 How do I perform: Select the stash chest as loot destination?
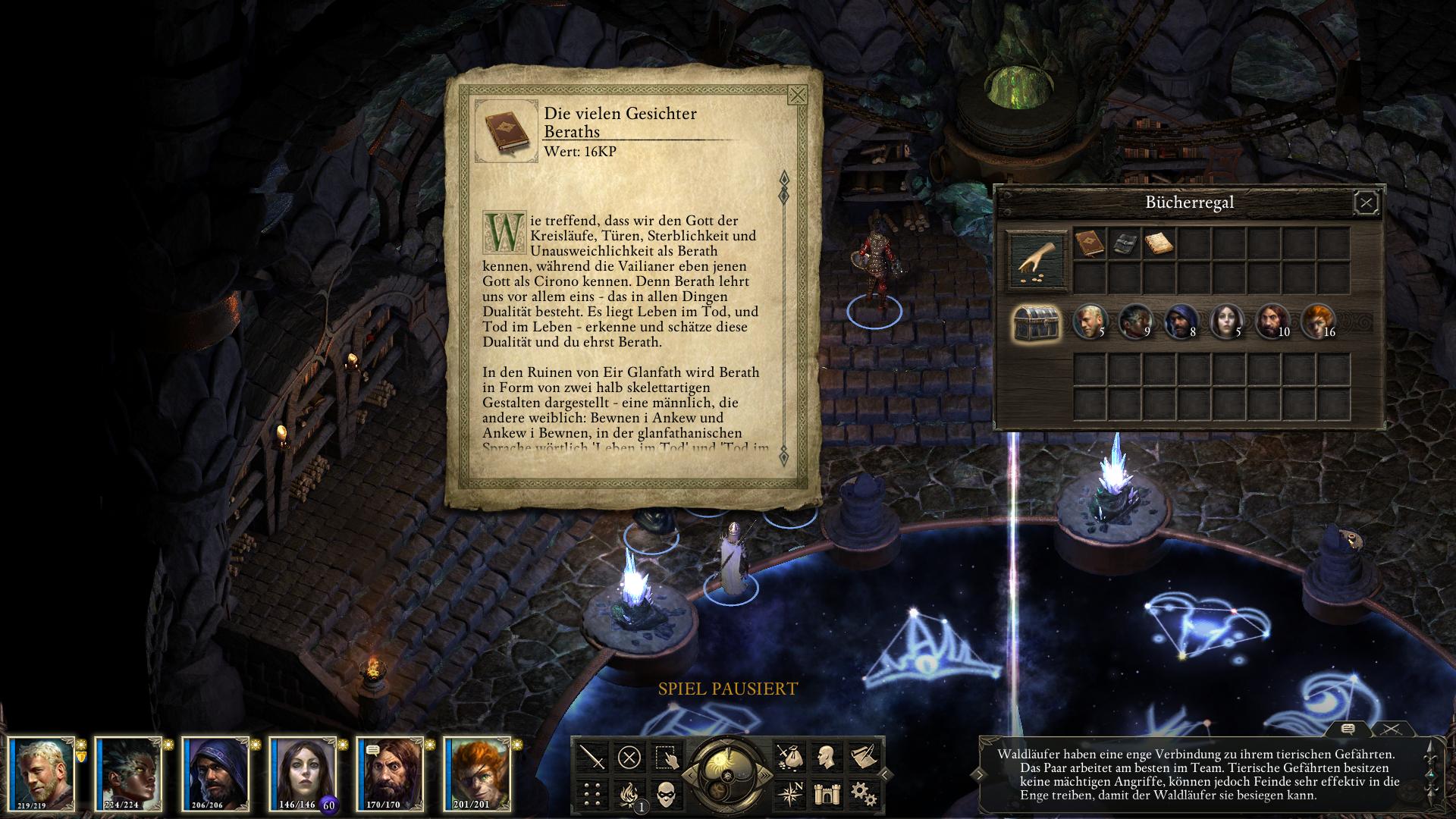tap(1037, 323)
